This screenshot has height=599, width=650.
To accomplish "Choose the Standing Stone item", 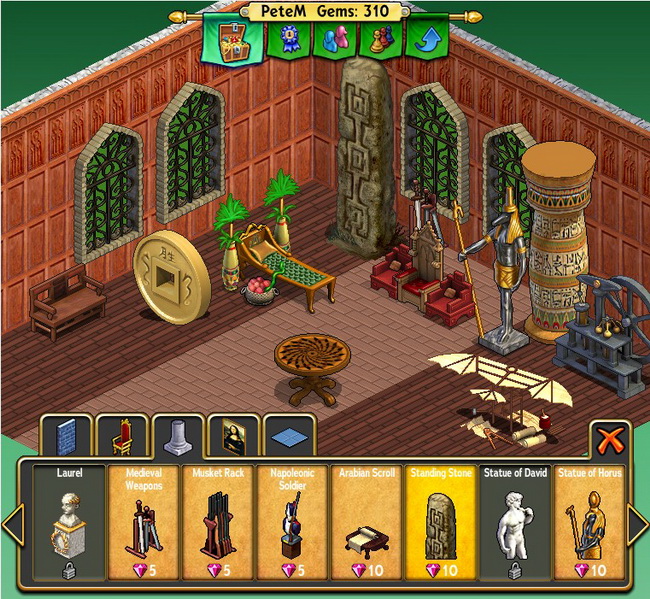I will (438, 521).
